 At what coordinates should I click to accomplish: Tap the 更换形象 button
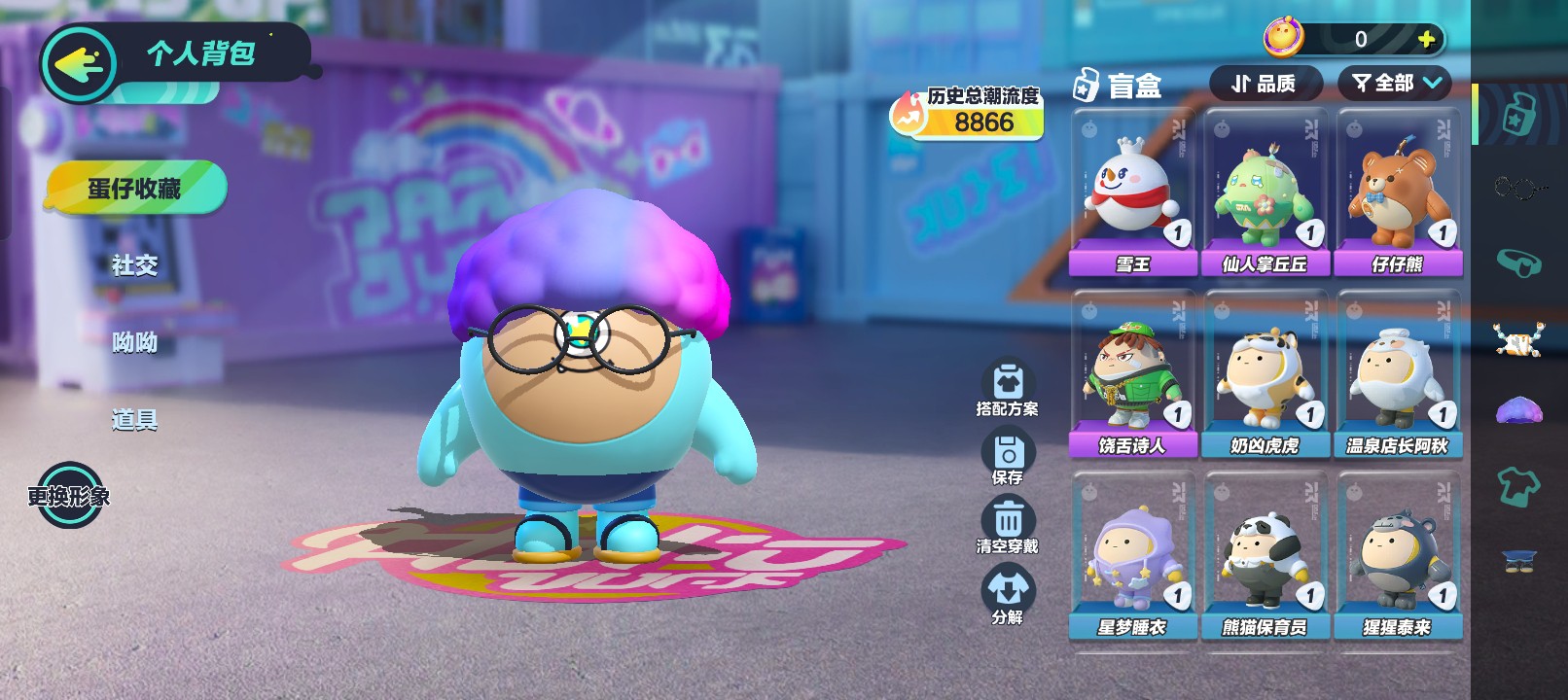(x=69, y=496)
